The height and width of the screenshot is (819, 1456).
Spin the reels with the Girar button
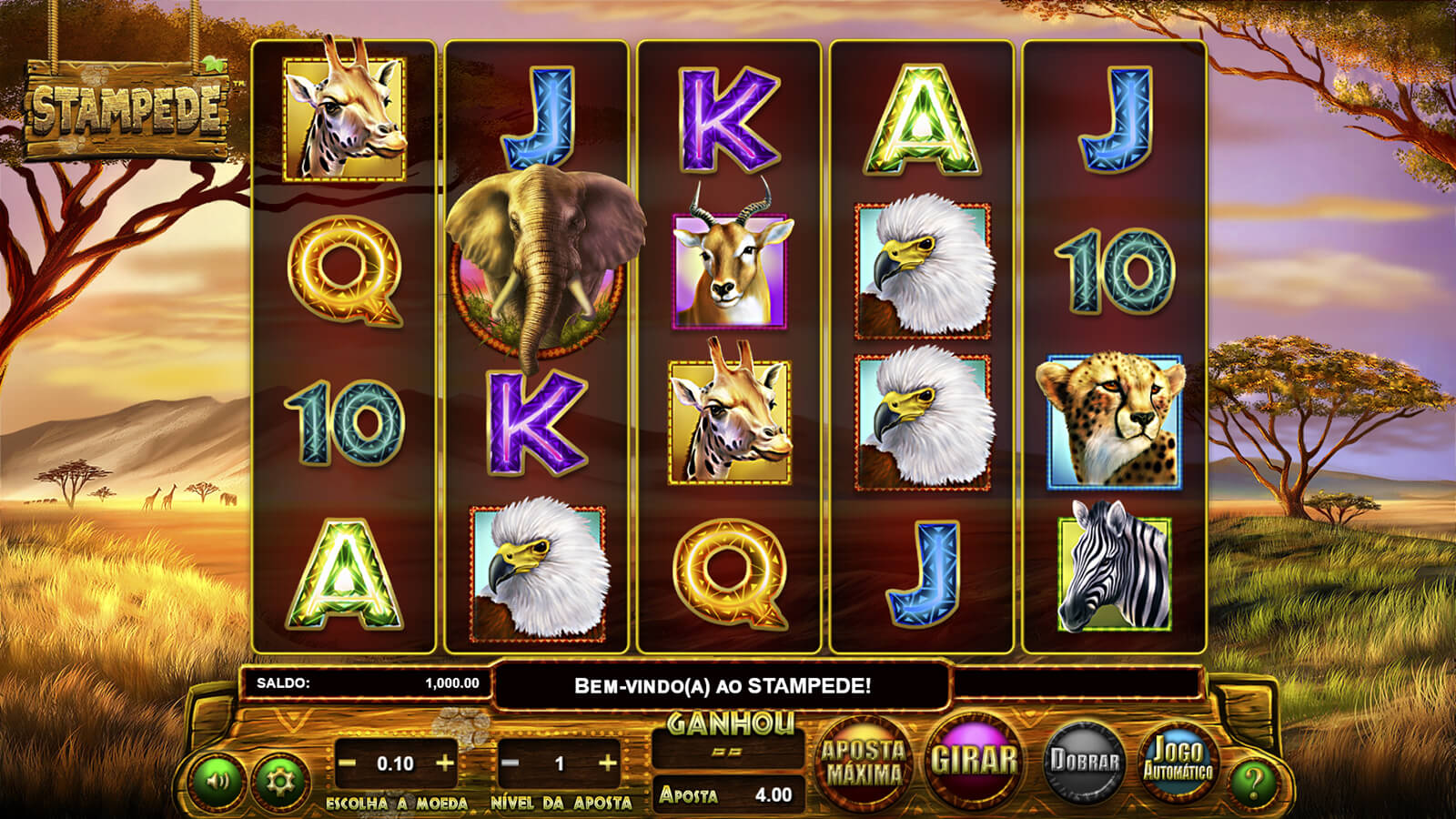pos(973,760)
